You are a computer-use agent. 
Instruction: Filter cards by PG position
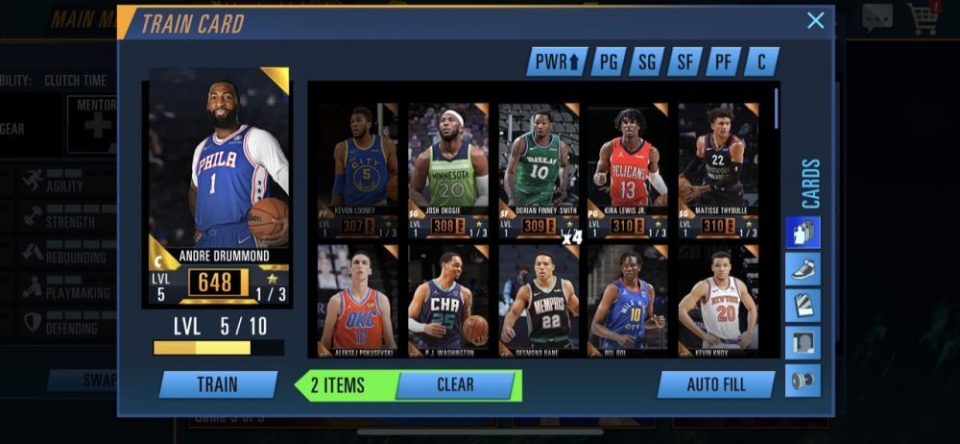point(608,62)
